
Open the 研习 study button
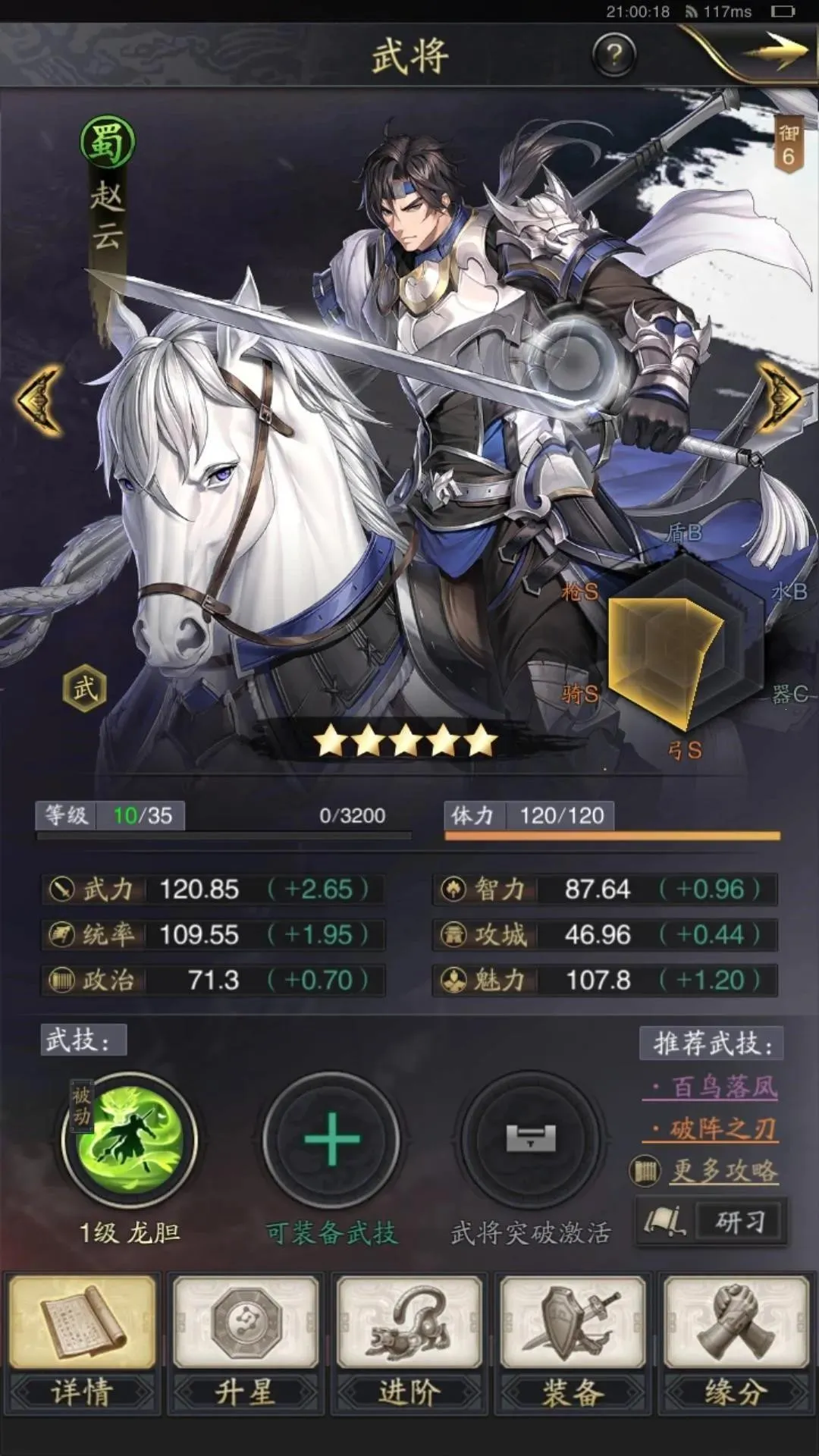[x=713, y=1222]
